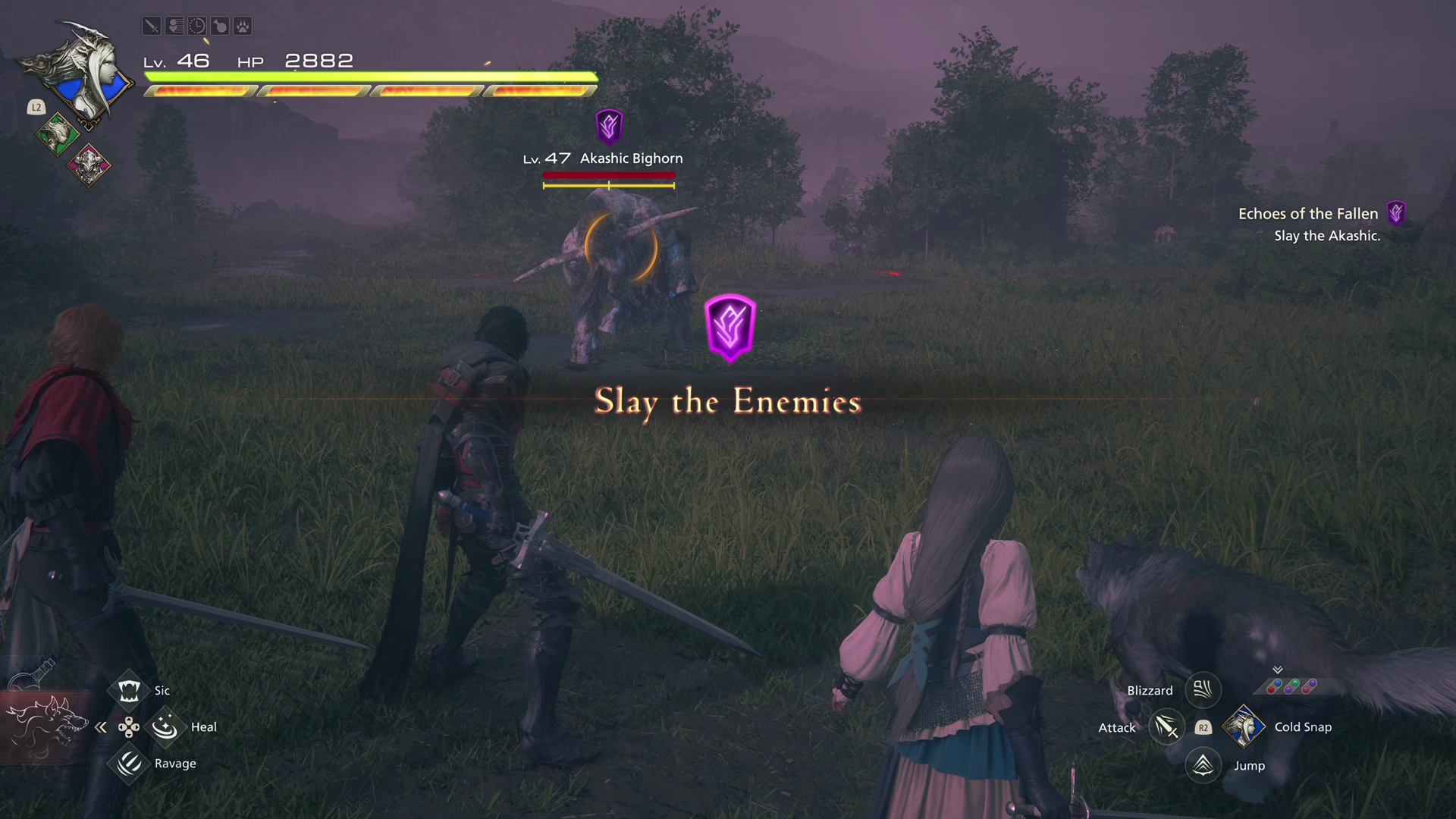Screen dimensions: 1456x819
Task: Click the large purple quest crest
Action: click(x=730, y=328)
